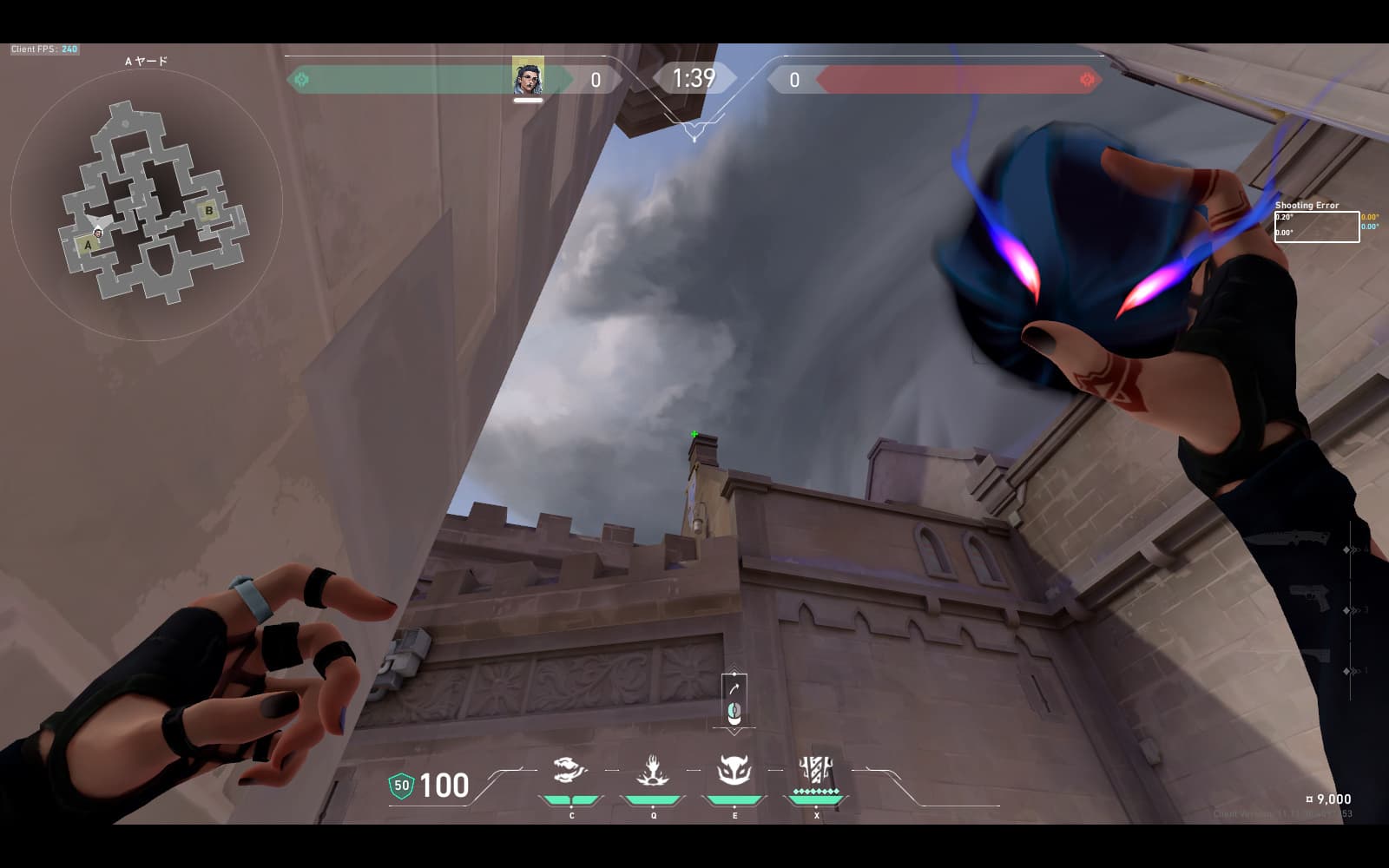The height and width of the screenshot is (868, 1389).
Task: Switch to the pistol in the weapon list
Action: point(1309,599)
